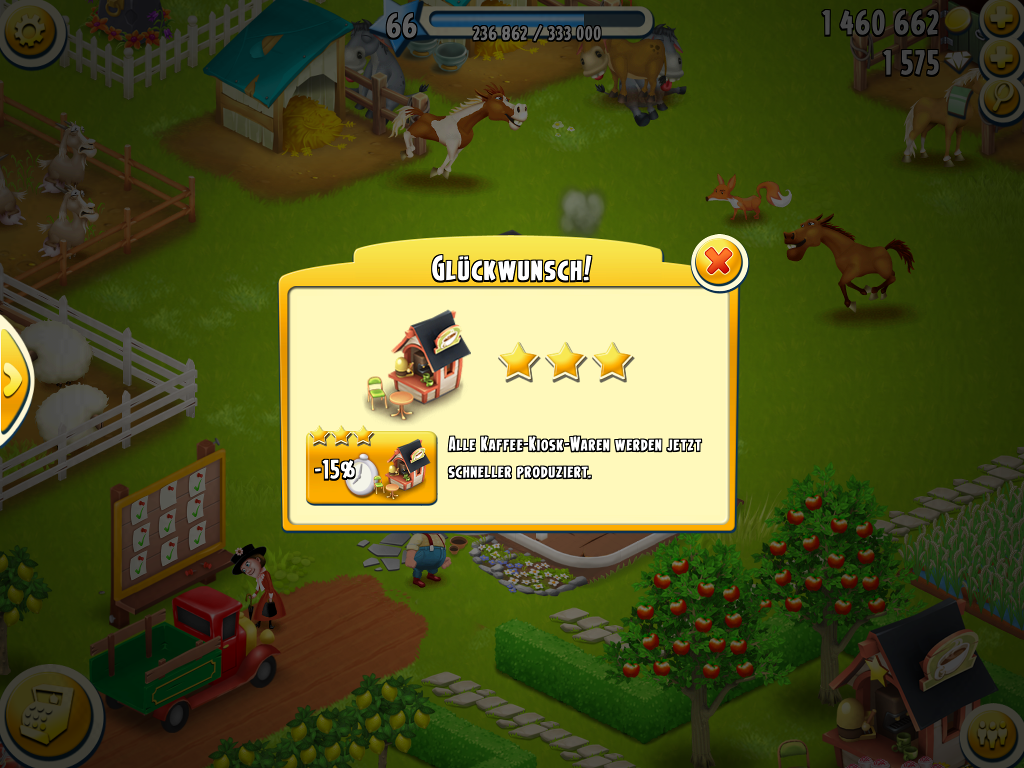
Task: Close the Glückwunsch popup with the X
Action: (x=718, y=263)
